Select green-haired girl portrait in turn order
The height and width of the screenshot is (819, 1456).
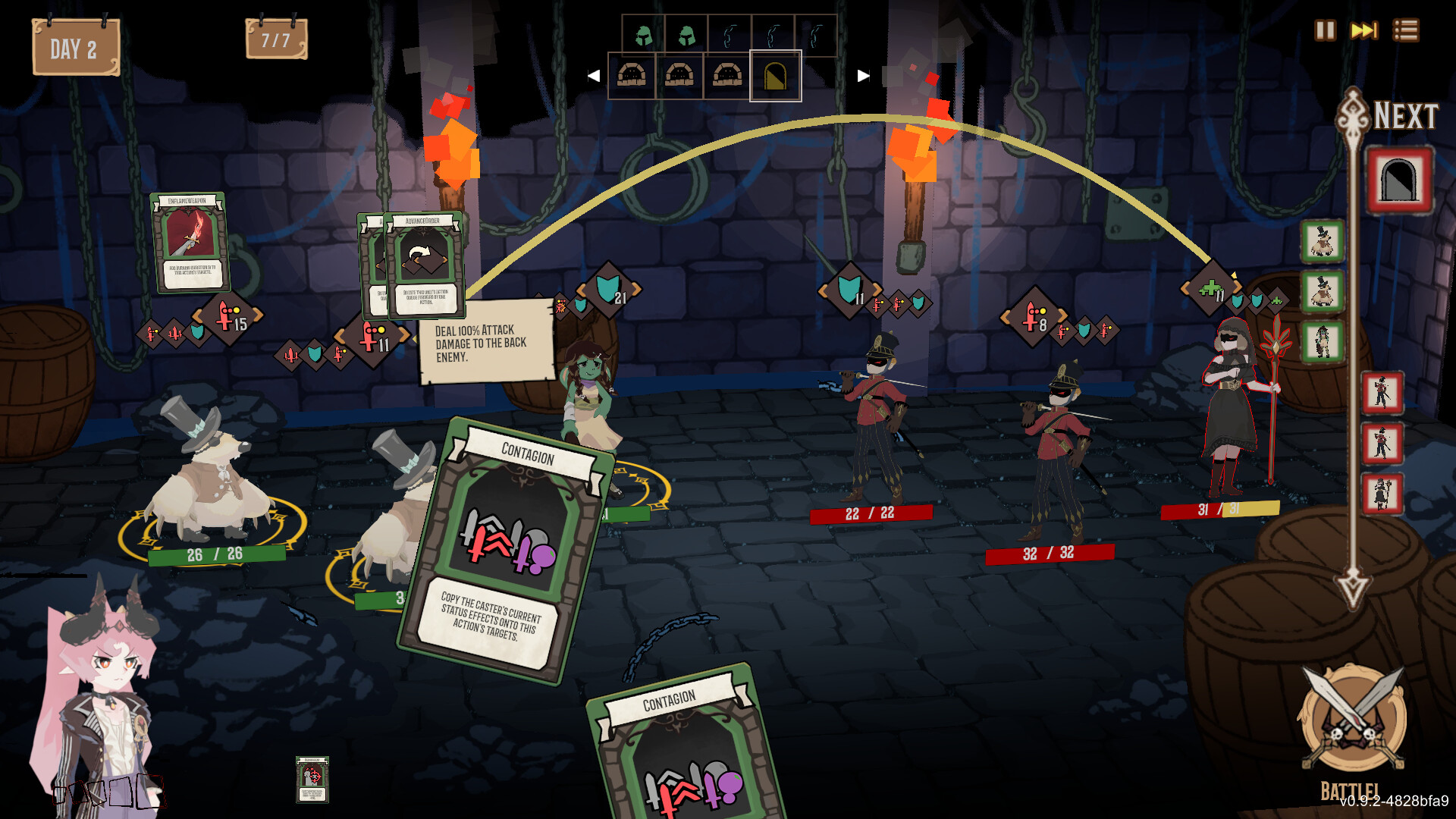pyautogui.click(x=1323, y=341)
